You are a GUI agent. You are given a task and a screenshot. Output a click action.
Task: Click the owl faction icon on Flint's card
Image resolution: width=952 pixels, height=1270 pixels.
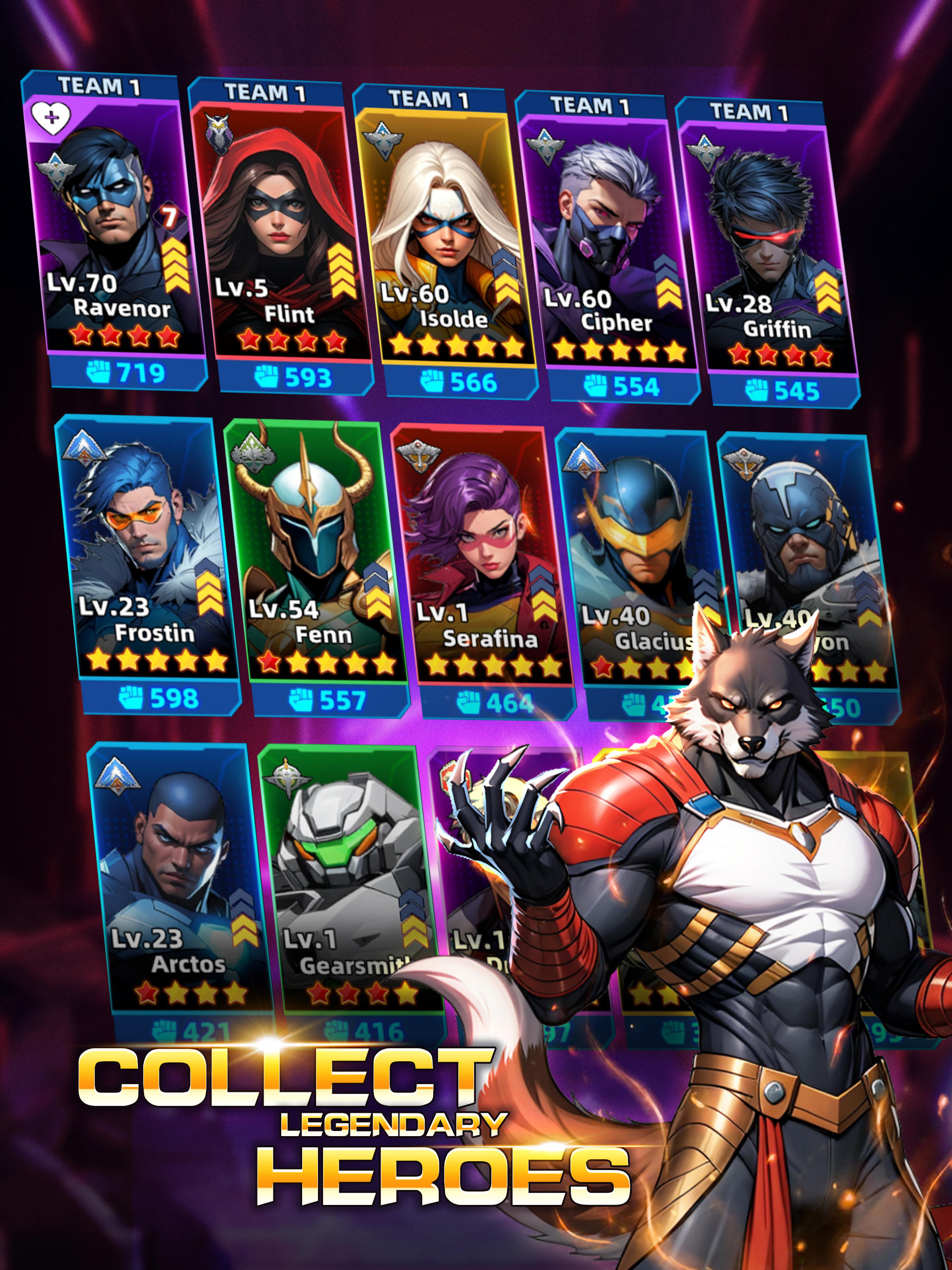pos(219,132)
